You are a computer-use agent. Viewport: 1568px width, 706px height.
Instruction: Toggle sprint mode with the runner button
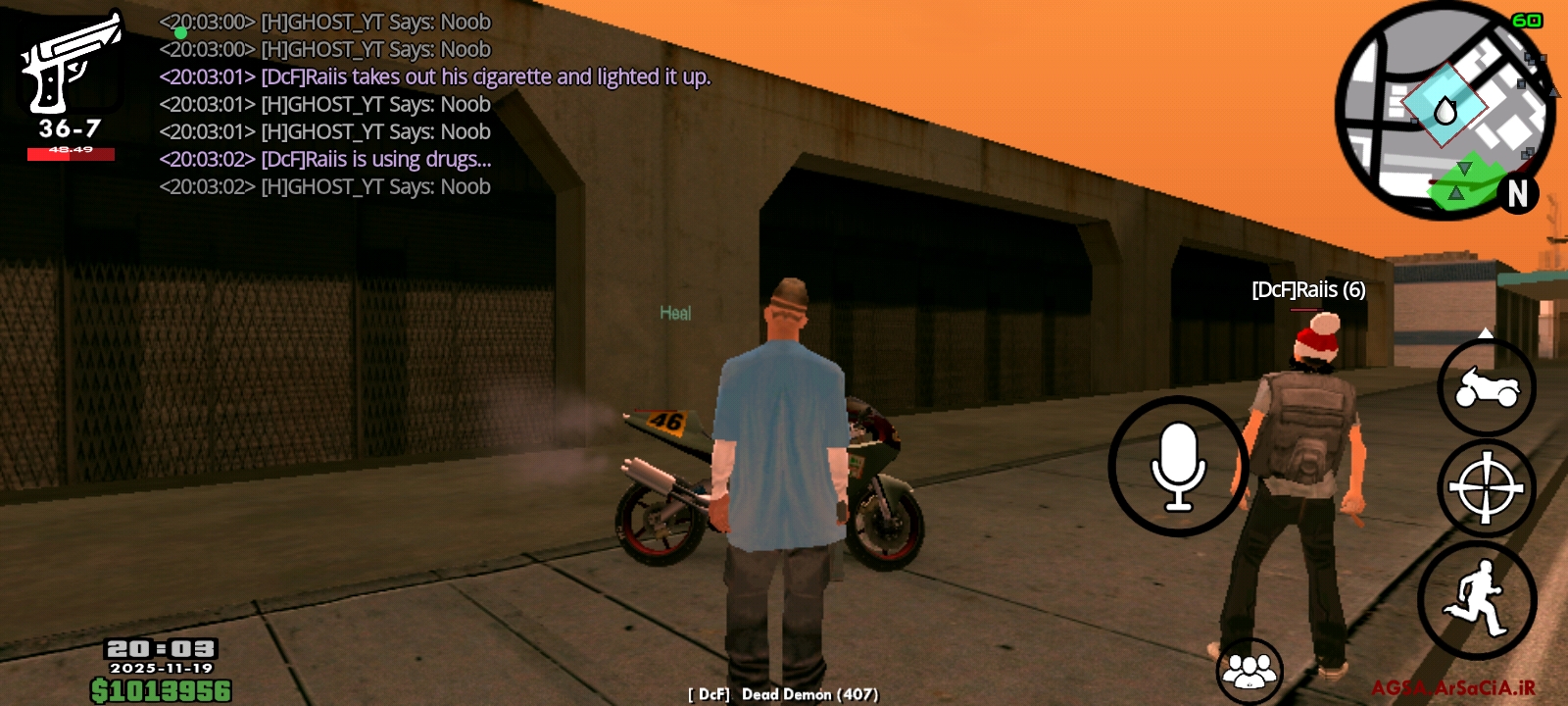1483,599
